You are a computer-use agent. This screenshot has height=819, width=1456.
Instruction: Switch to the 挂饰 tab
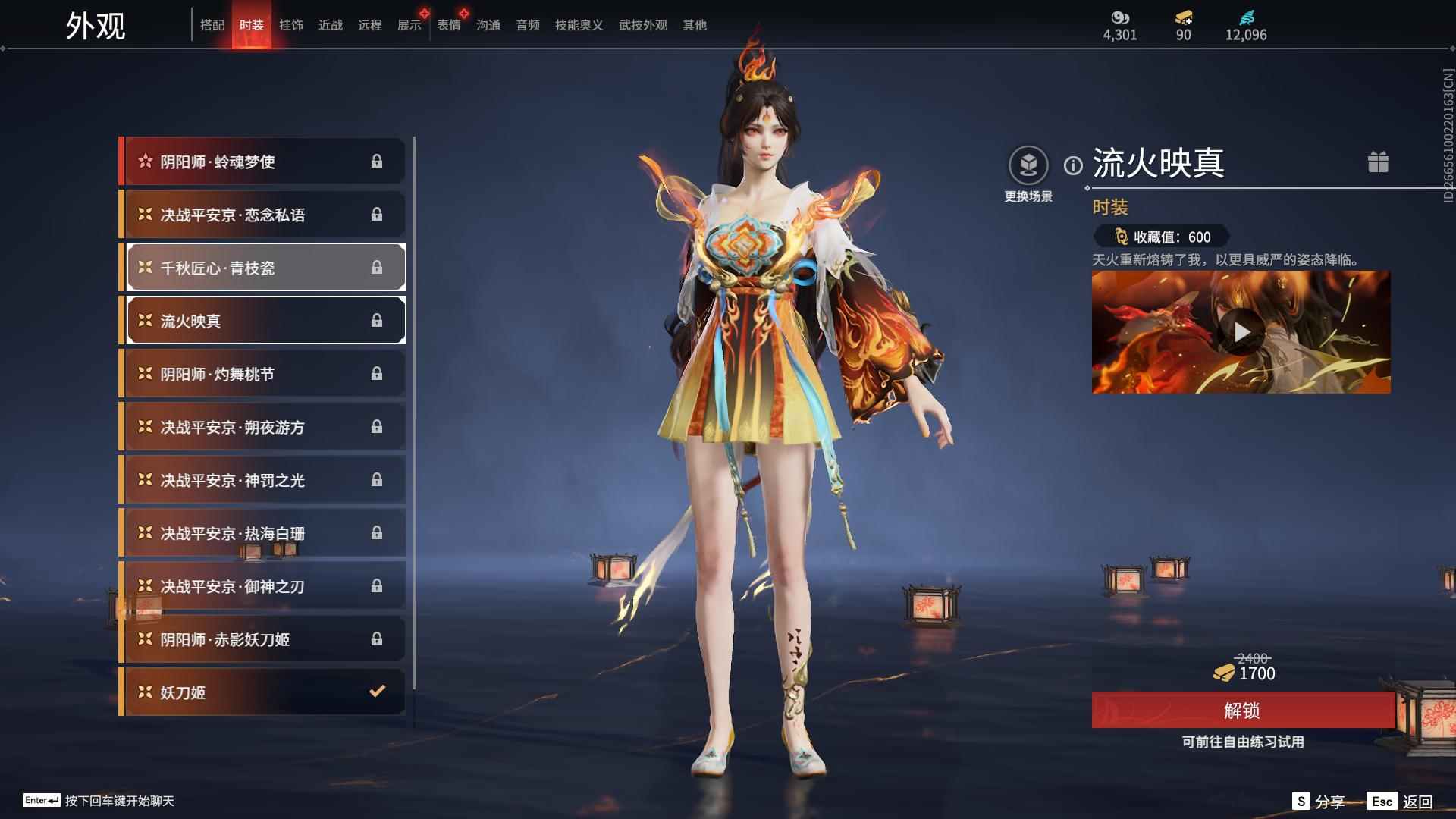tap(292, 25)
